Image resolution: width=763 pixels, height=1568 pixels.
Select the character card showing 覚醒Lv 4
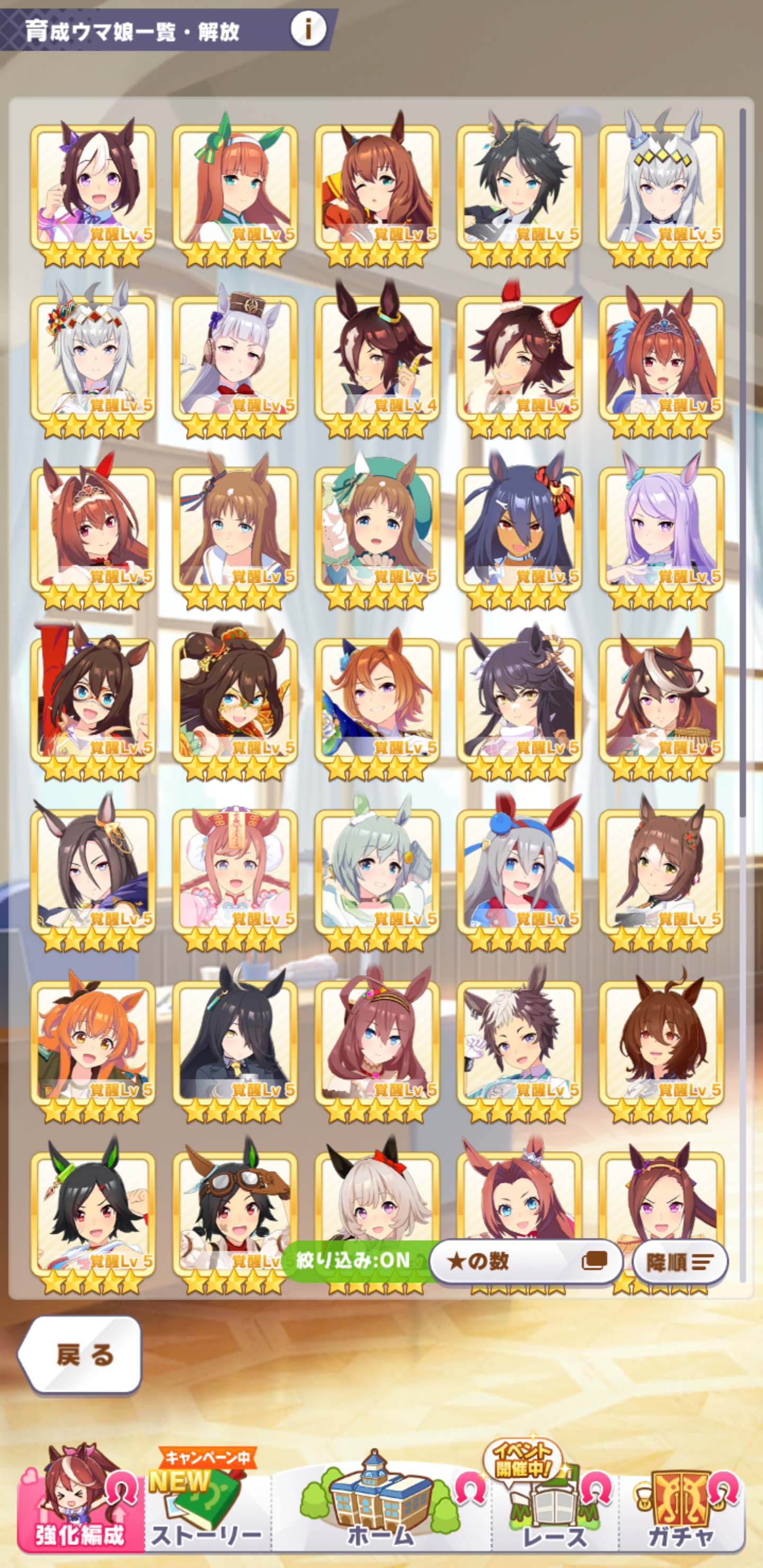tap(377, 359)
